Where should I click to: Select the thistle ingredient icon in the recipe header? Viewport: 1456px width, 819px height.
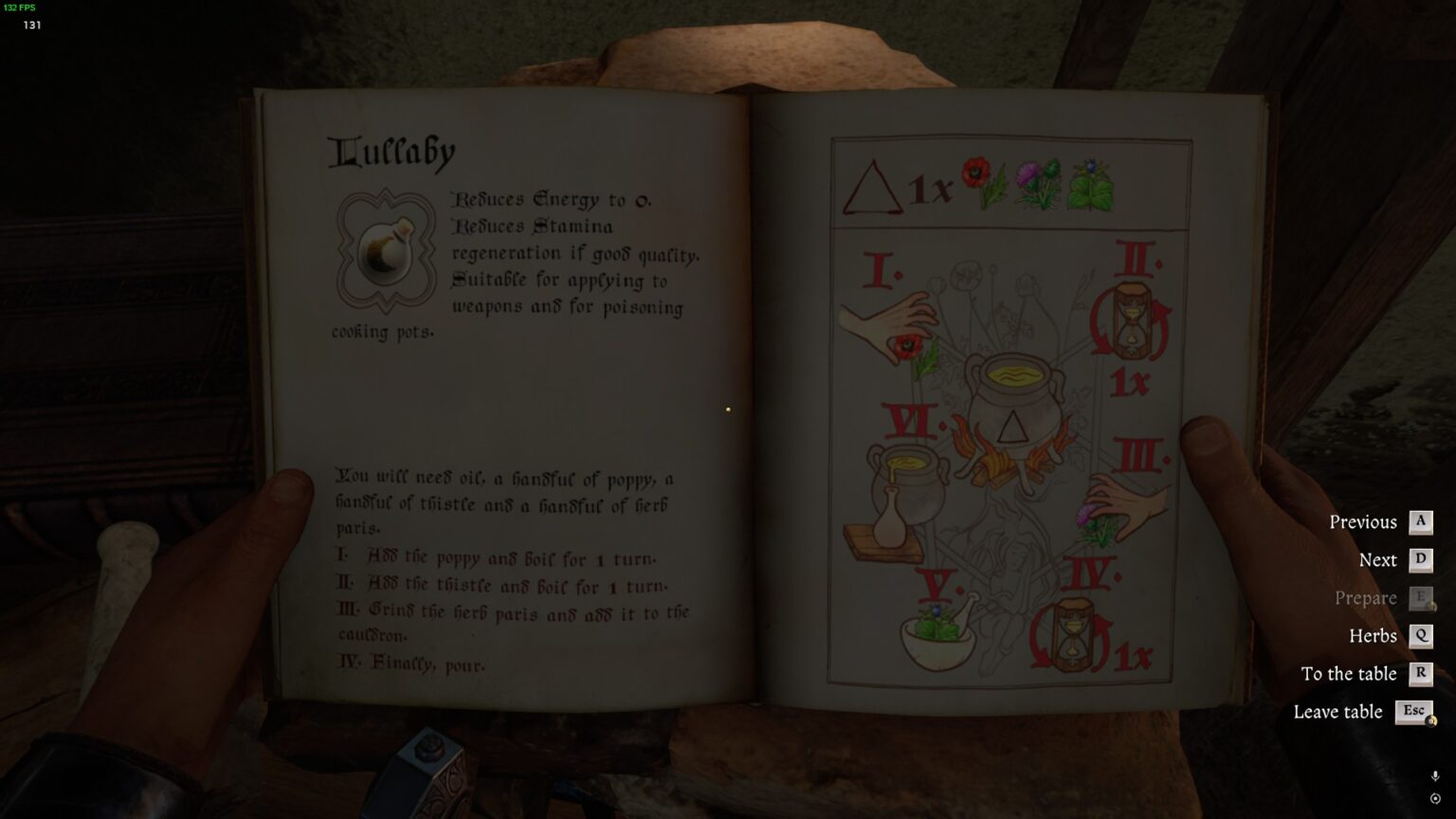(1038, 180)
